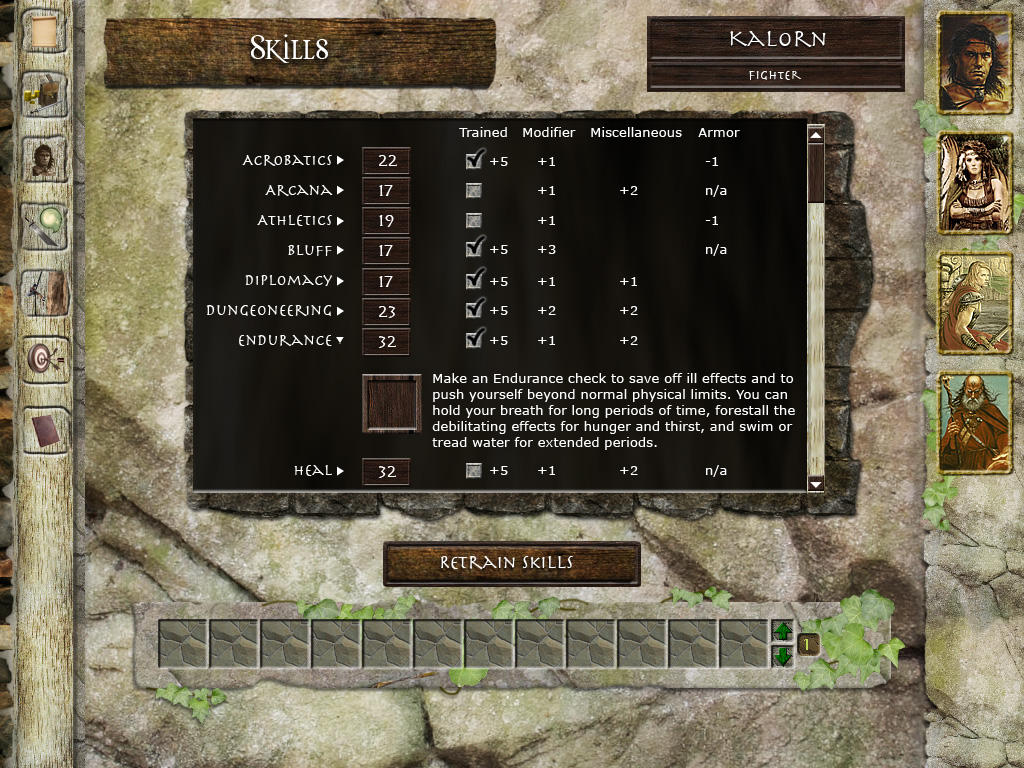1024x768 pixels.
Task: Toggle the Arcana trained checkbox
Action: pos(474,190)
